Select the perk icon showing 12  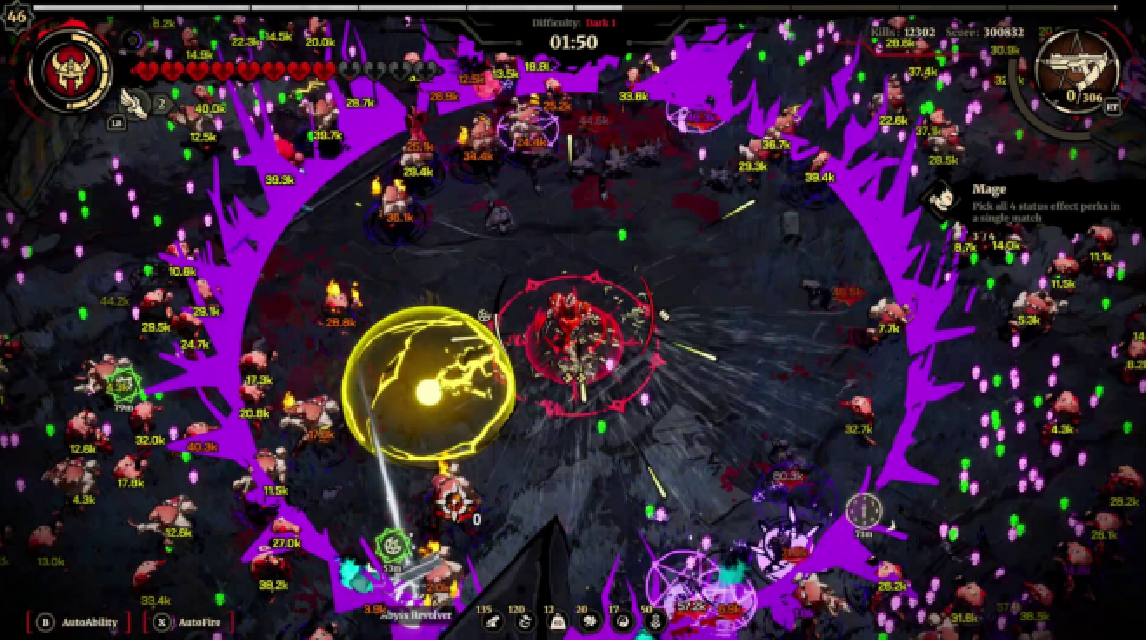(x=557, y=622)
